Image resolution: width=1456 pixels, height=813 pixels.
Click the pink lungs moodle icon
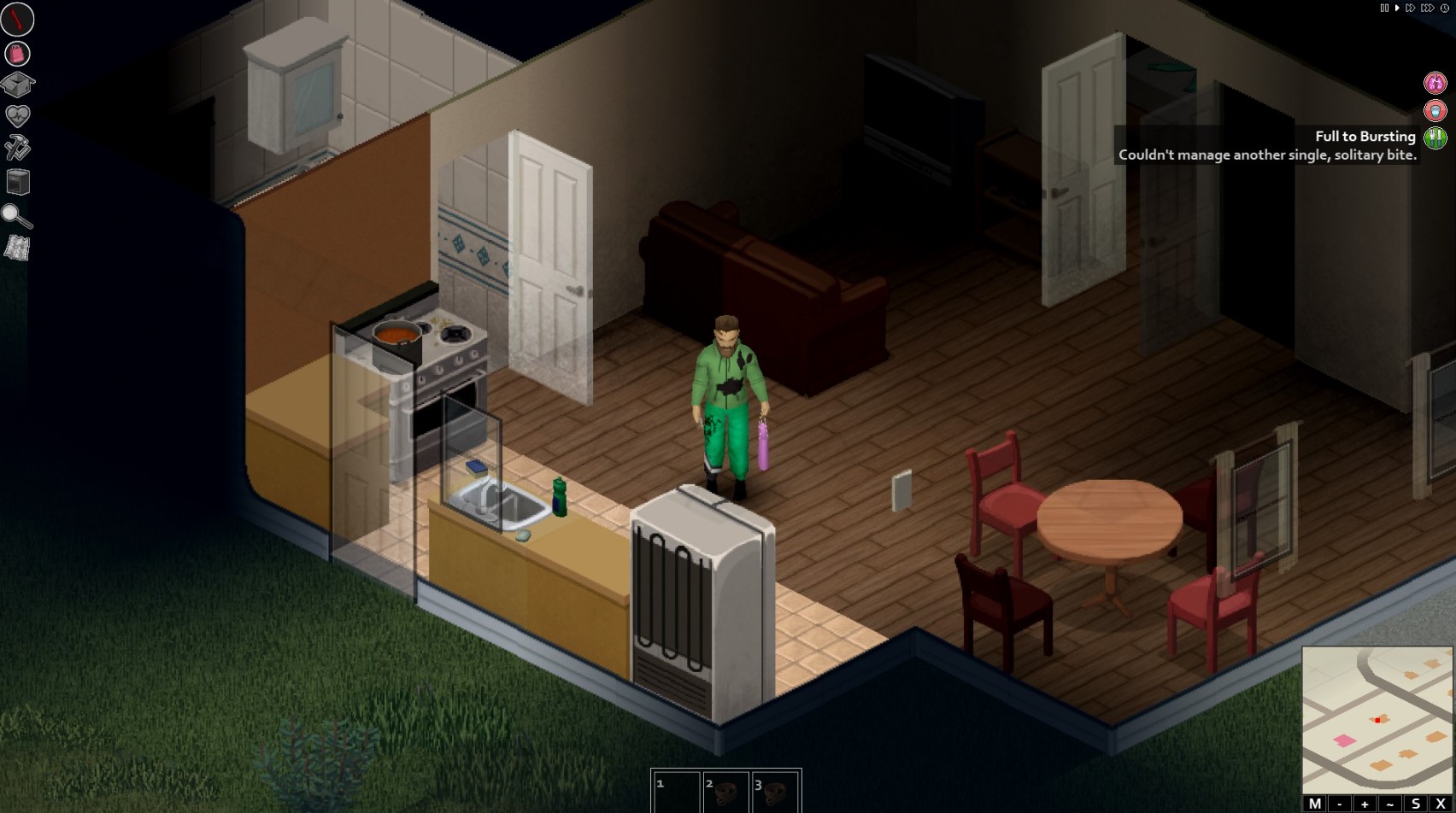pos(1435,81)
